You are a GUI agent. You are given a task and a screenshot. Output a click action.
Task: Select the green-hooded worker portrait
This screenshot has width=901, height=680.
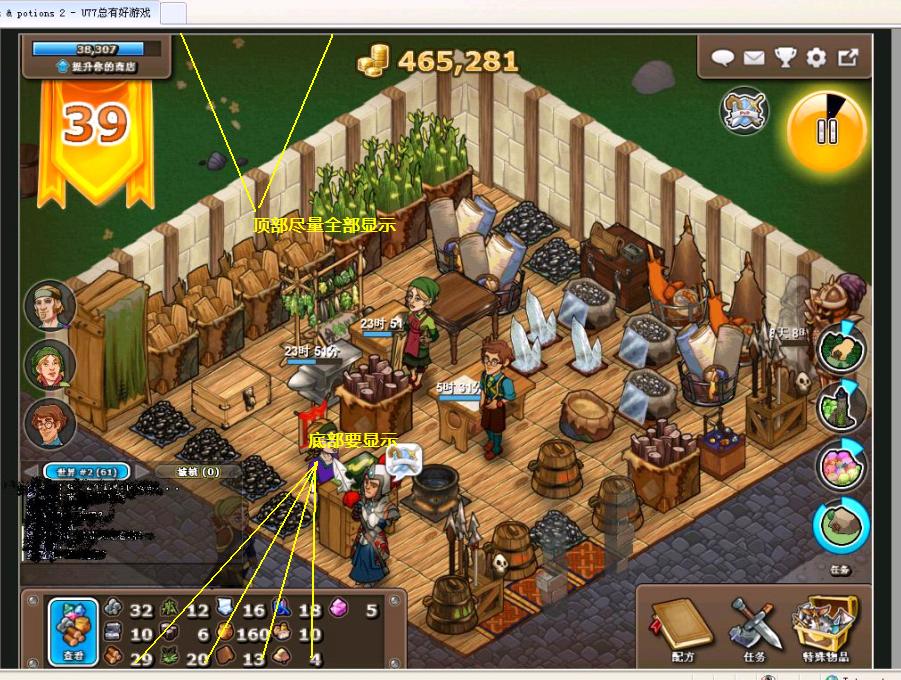coord(50,365)
